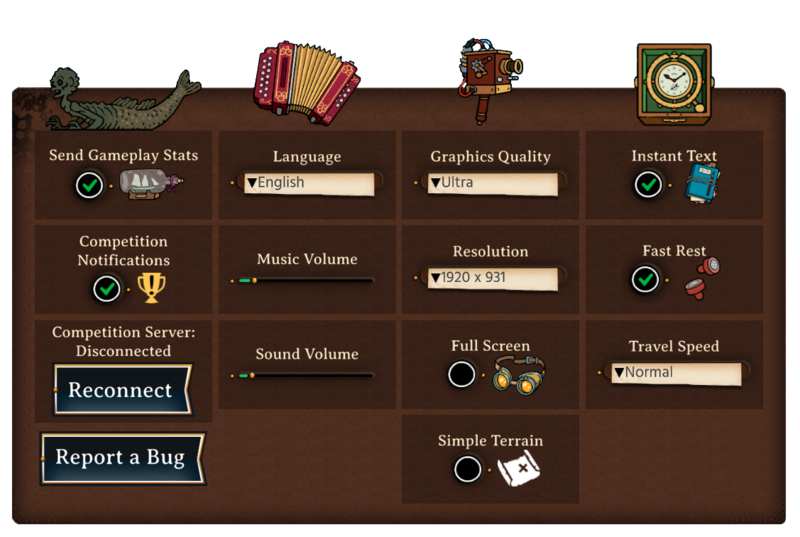The image size is (800, 537).
Task: Enable the Full Screen checkbox
Action: 462,375
